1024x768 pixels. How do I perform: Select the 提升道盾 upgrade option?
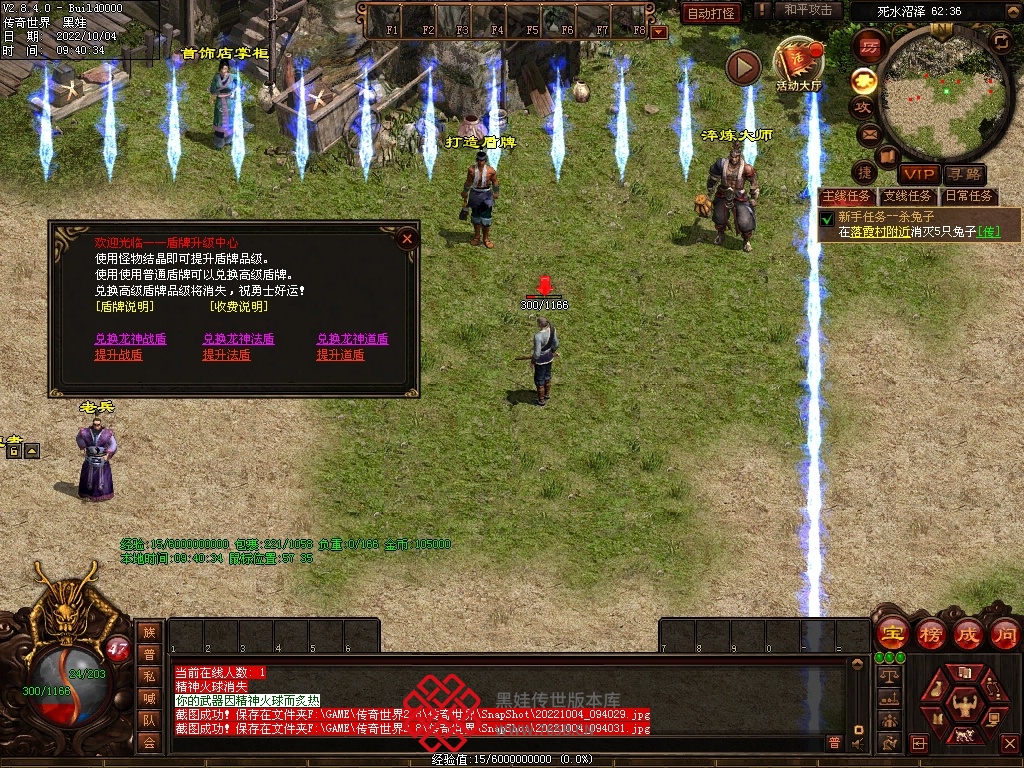click(x=341, y=355)
